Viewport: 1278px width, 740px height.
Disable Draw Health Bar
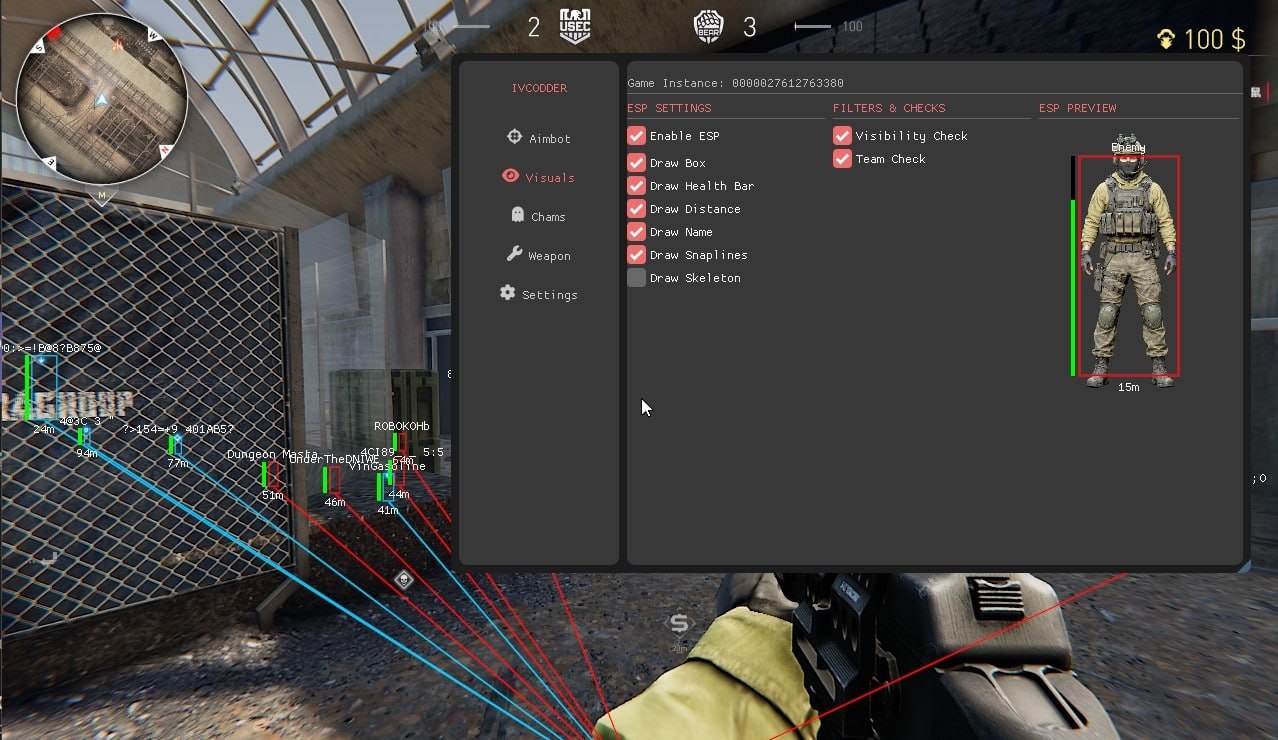637,186
